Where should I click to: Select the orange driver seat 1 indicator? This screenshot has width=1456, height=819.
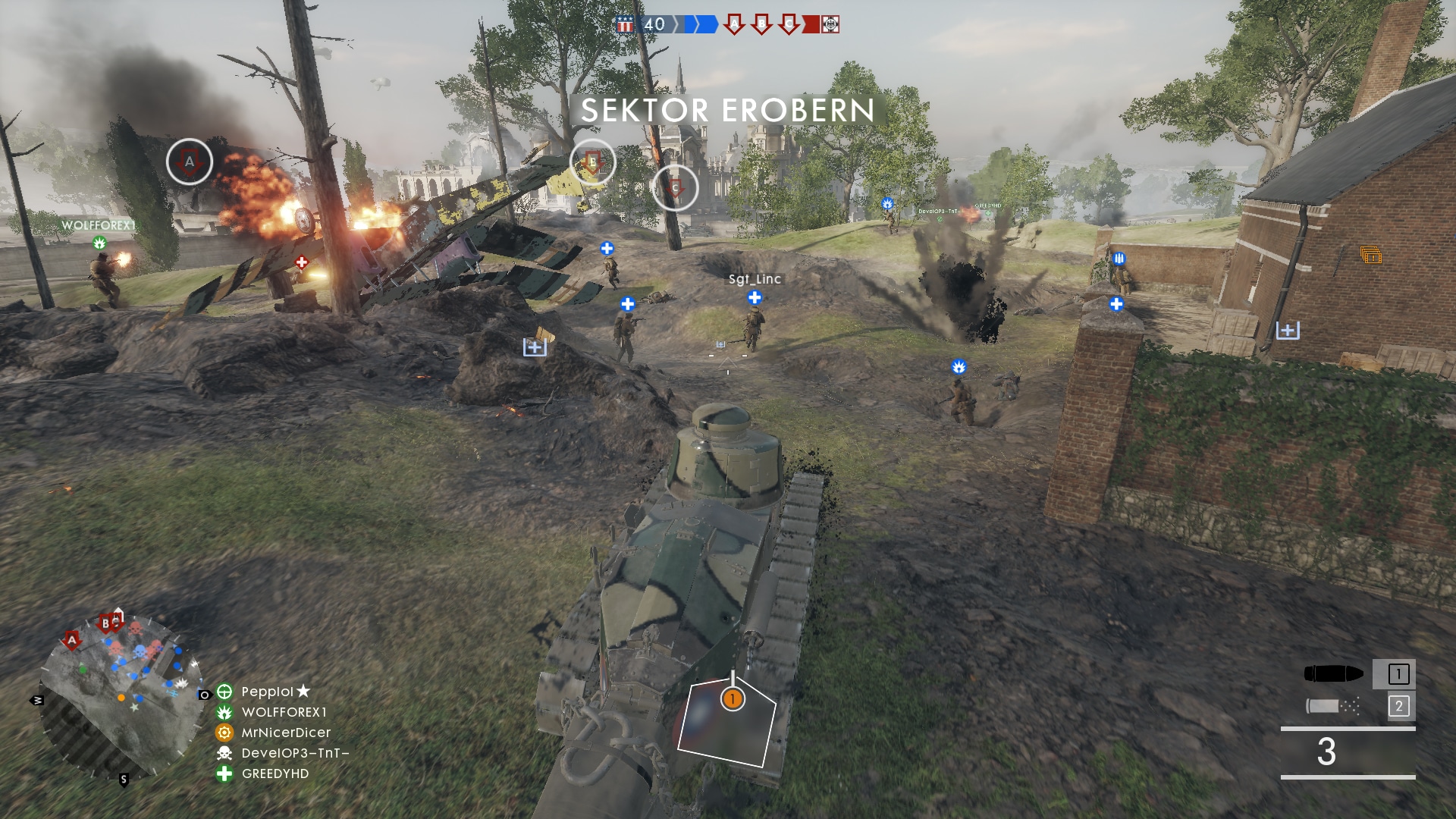point(733,698)
